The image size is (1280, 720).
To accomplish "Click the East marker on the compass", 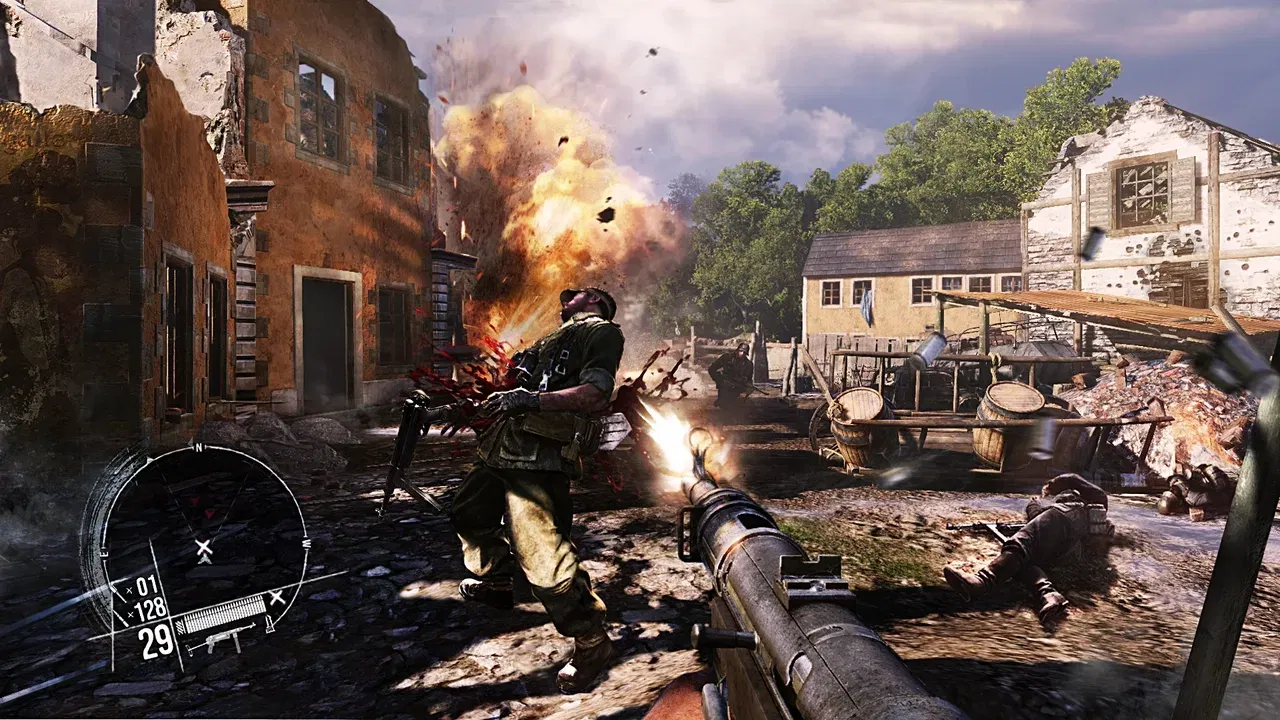I will (104, 550).
